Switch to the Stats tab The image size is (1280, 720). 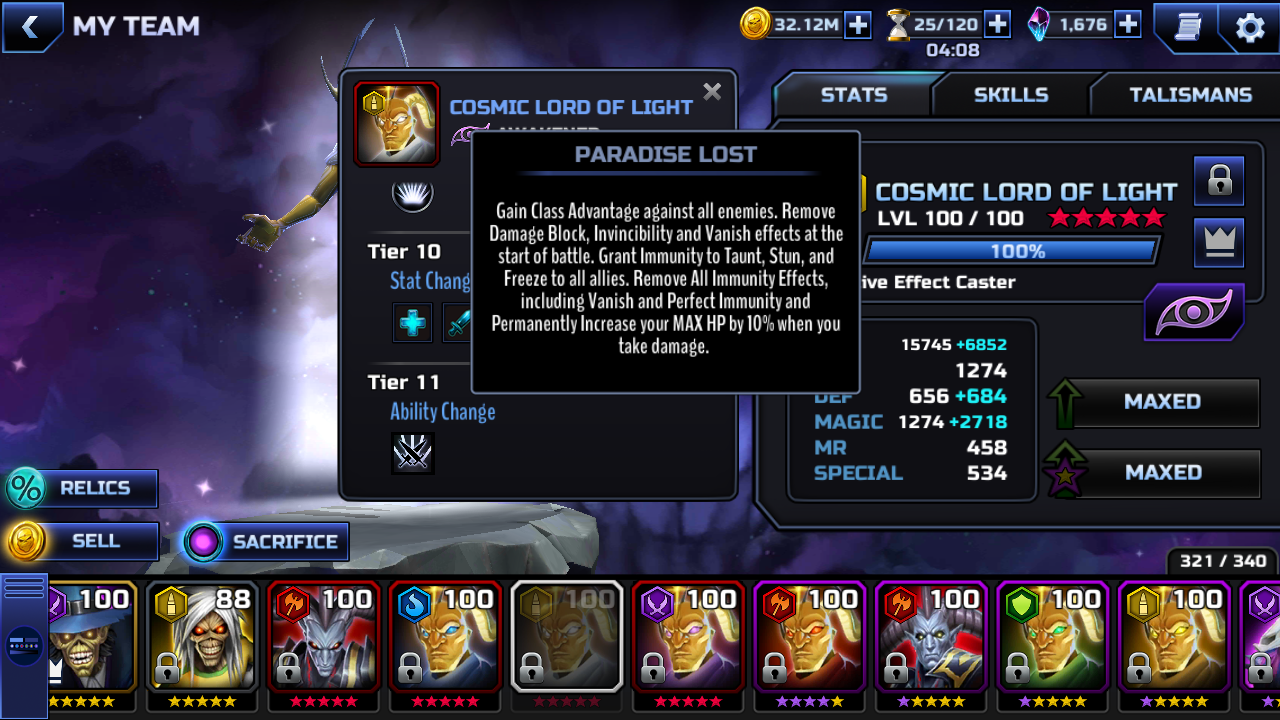tap(853, 95)
